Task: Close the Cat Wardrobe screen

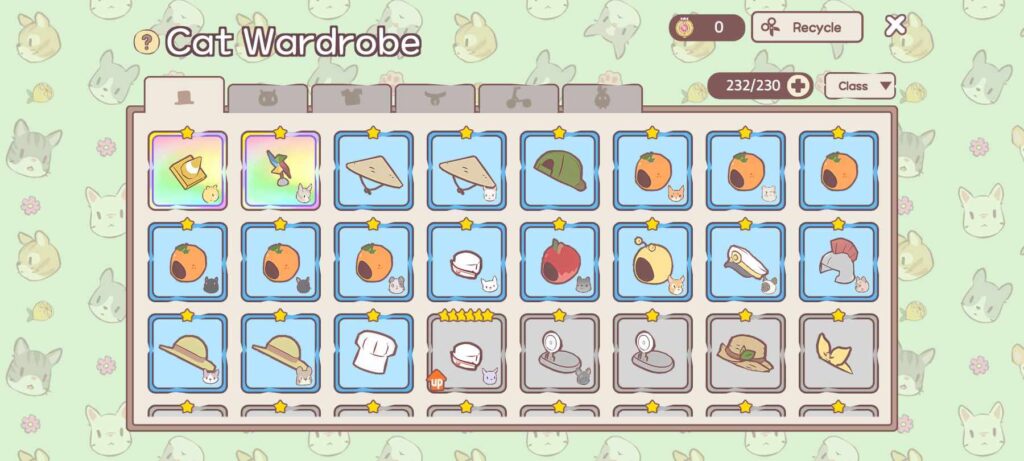Action: point(895,26)
